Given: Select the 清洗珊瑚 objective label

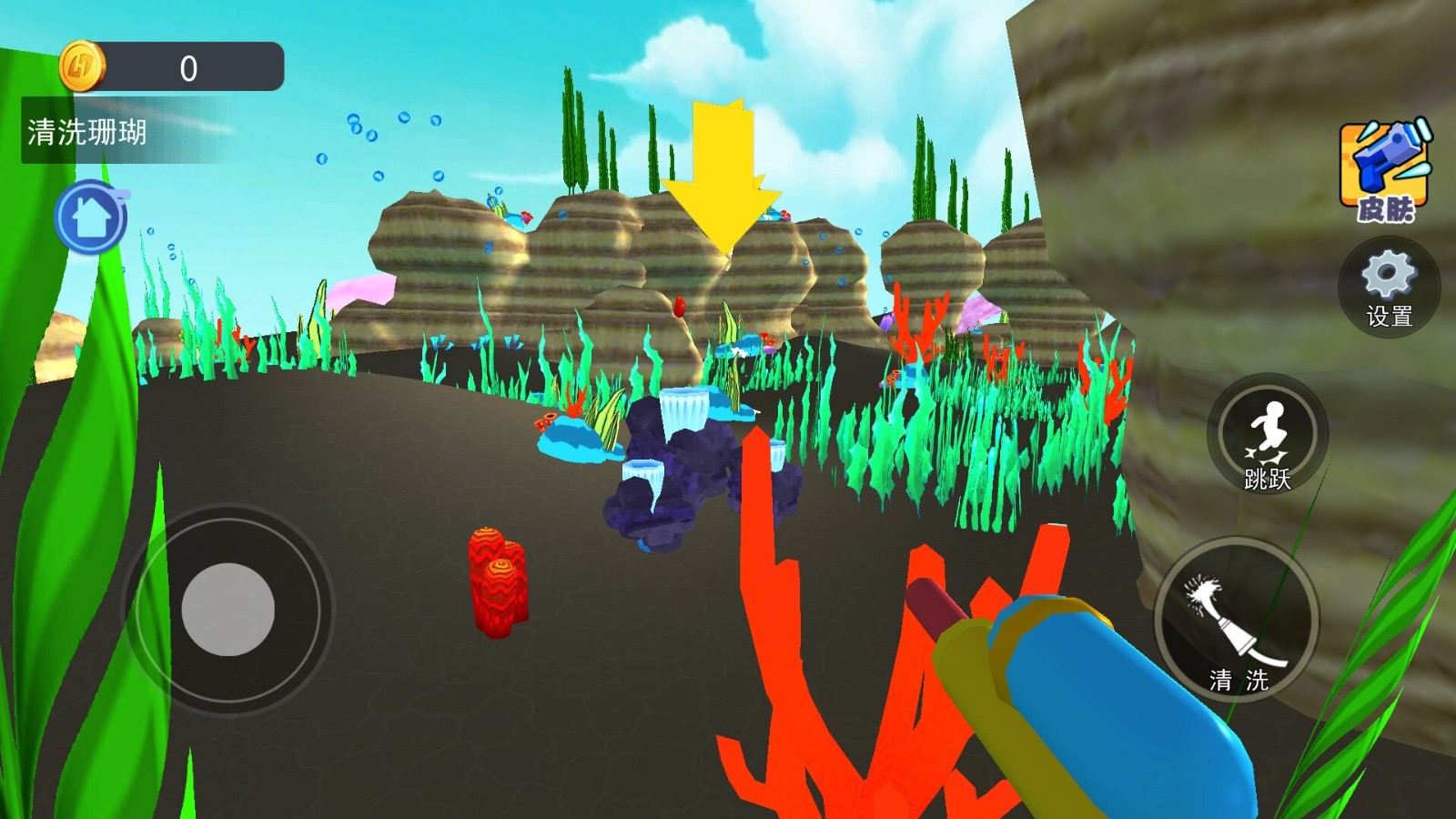Looking at the screenshot, I should [x=87, y=133].
